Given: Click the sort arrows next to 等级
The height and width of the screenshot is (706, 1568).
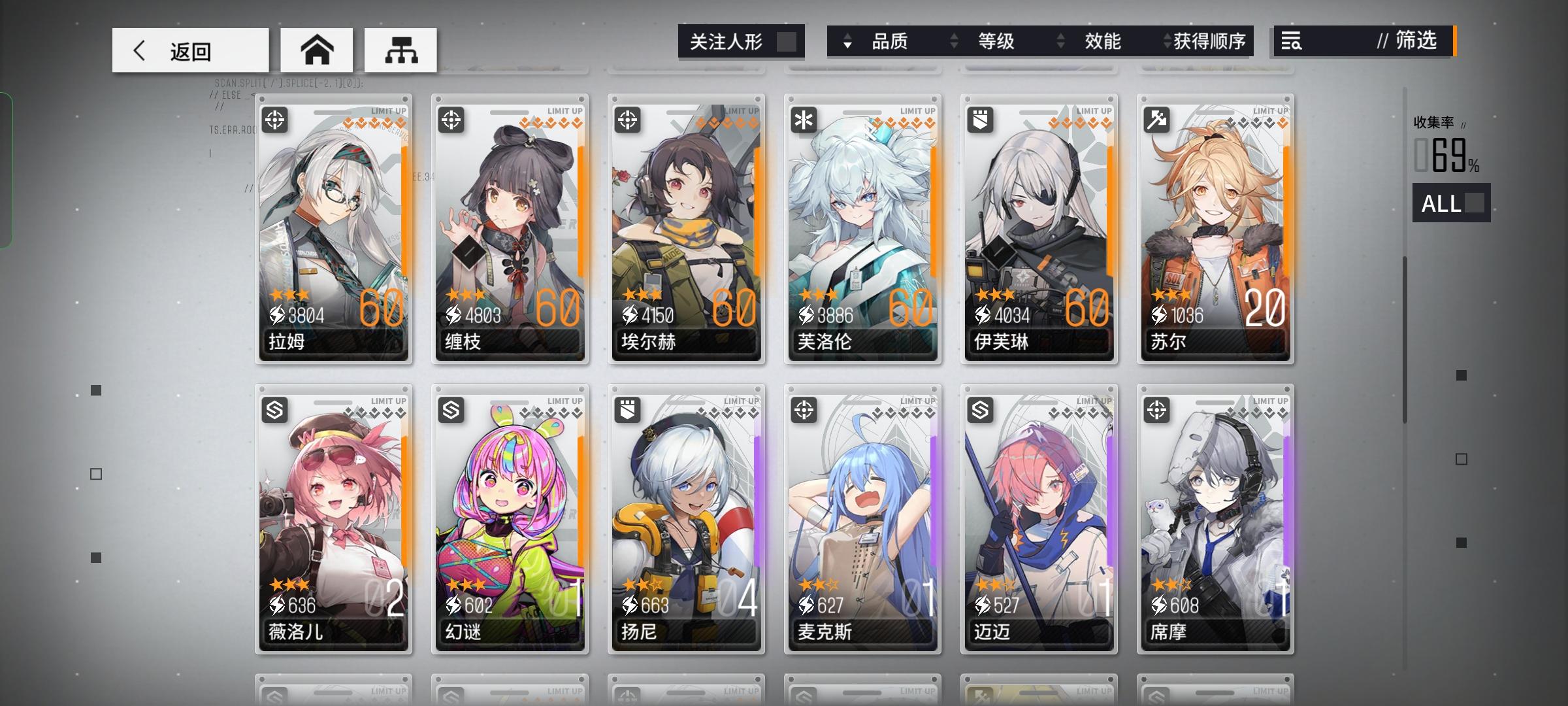Looking at the screenshot, I should tap(954, 41).
